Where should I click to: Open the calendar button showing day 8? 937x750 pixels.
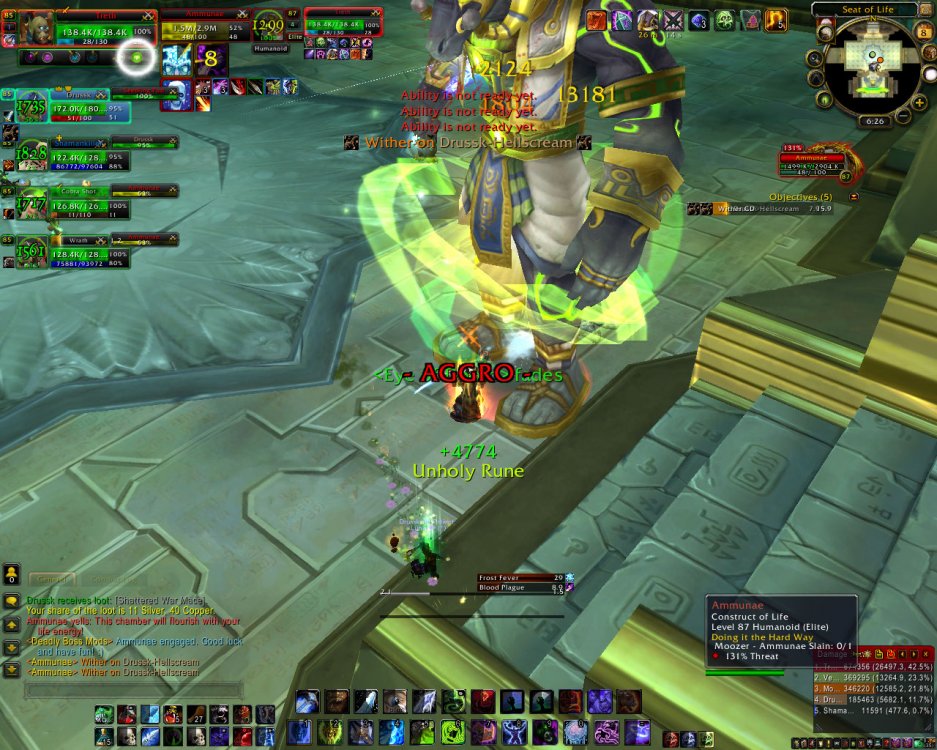[x=924, y=32]
